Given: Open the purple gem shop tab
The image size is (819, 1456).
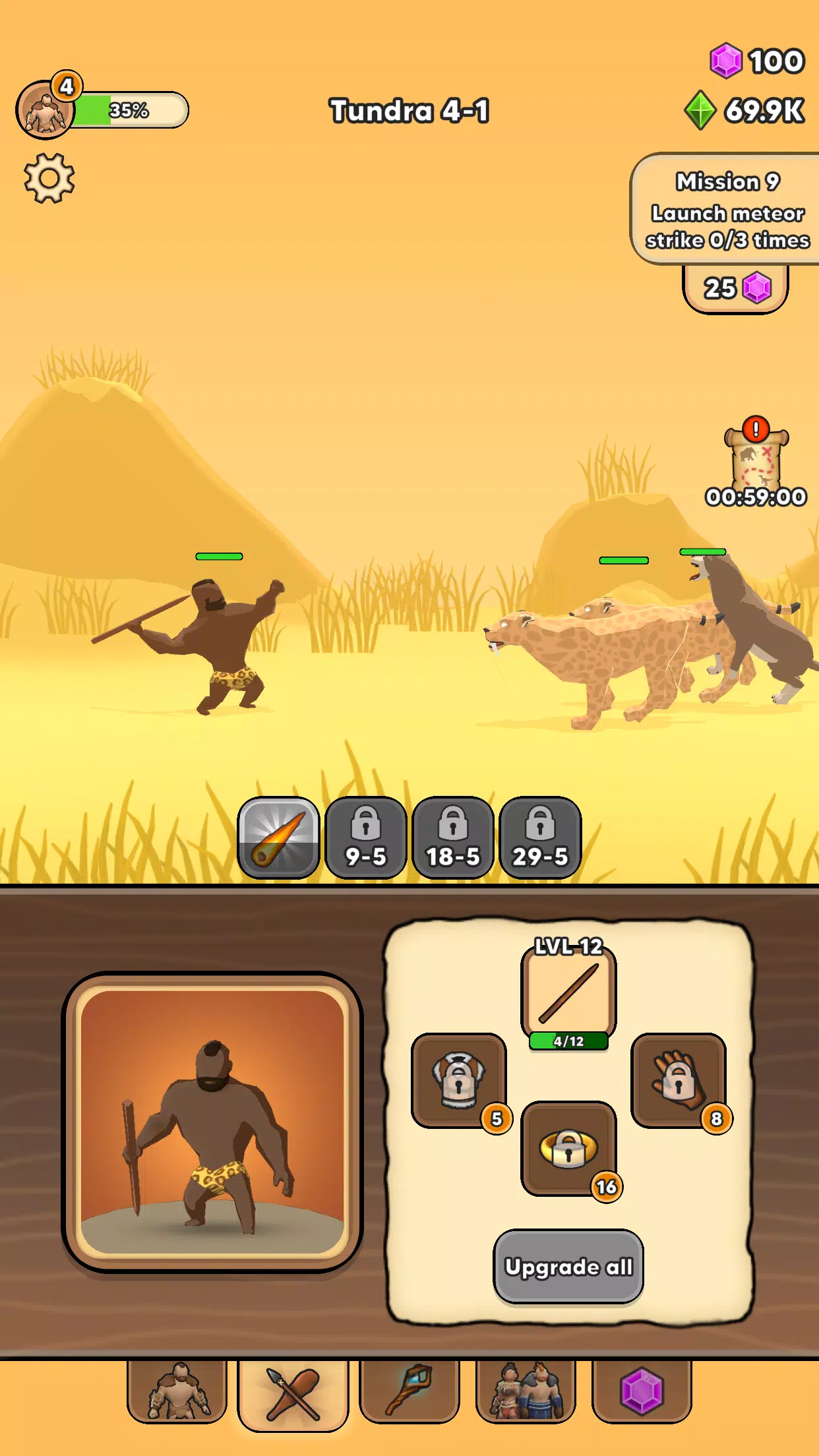Looking at the screenshot, I should click(x=642, y=1391).
